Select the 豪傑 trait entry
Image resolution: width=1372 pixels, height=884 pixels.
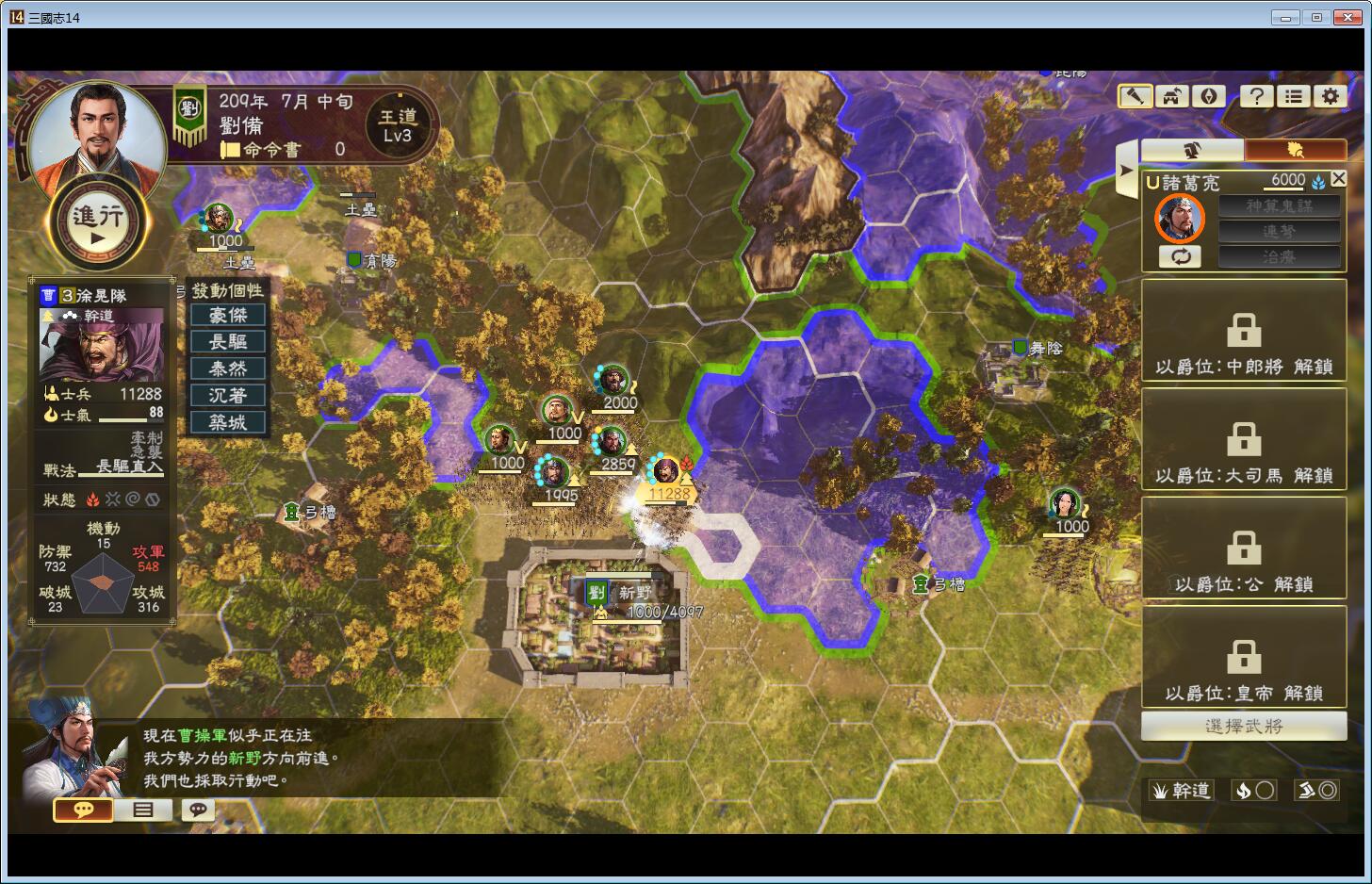point(228,315)
